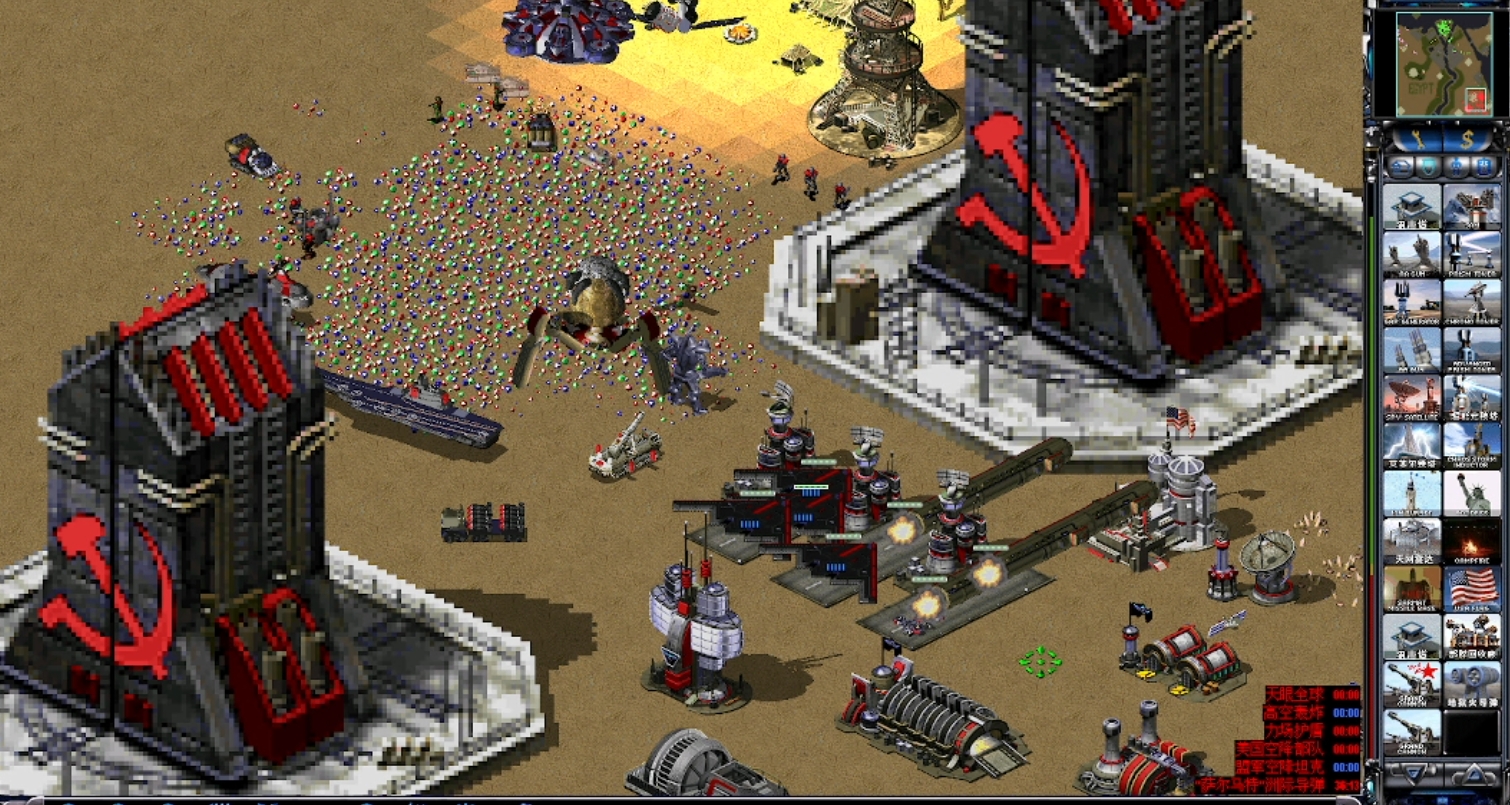The image size is (1510, 805).
Task: Queue the Advanced Prism Tower
Action: [1472, 349]
